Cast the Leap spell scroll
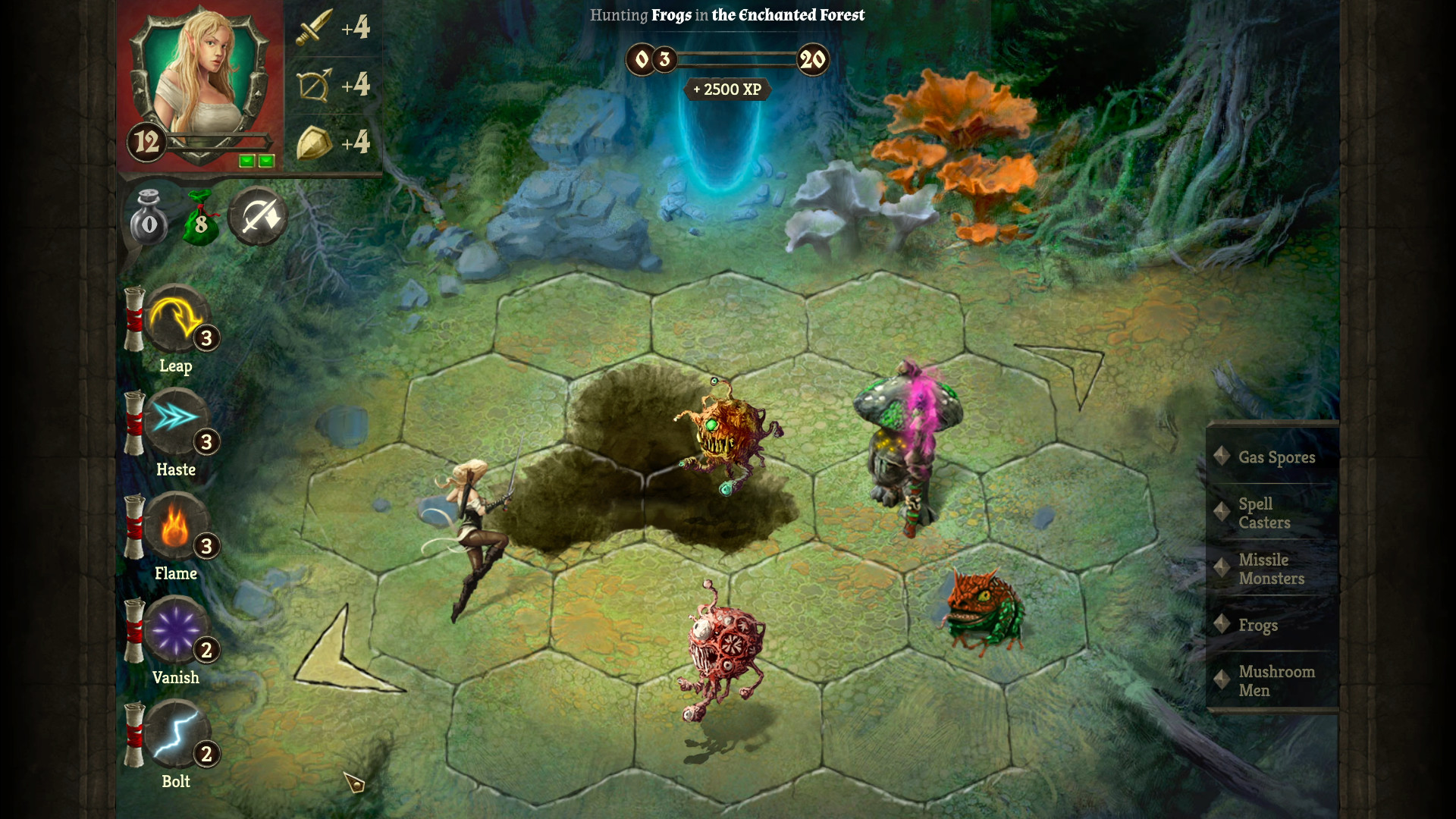Screen dimensions: 1456x819 [x=177, y=322]
